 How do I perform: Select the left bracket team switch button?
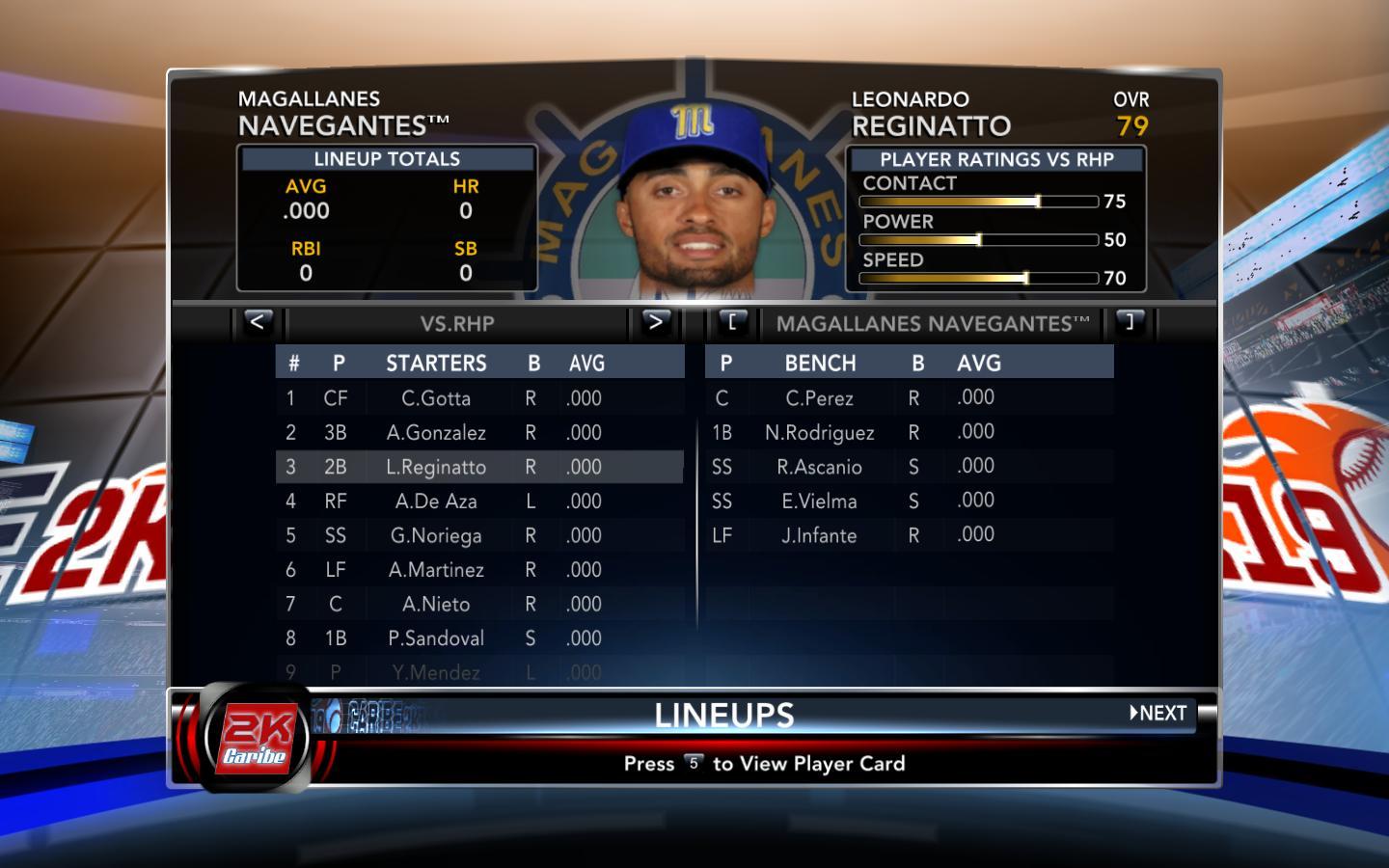click(x=732, y=322)
